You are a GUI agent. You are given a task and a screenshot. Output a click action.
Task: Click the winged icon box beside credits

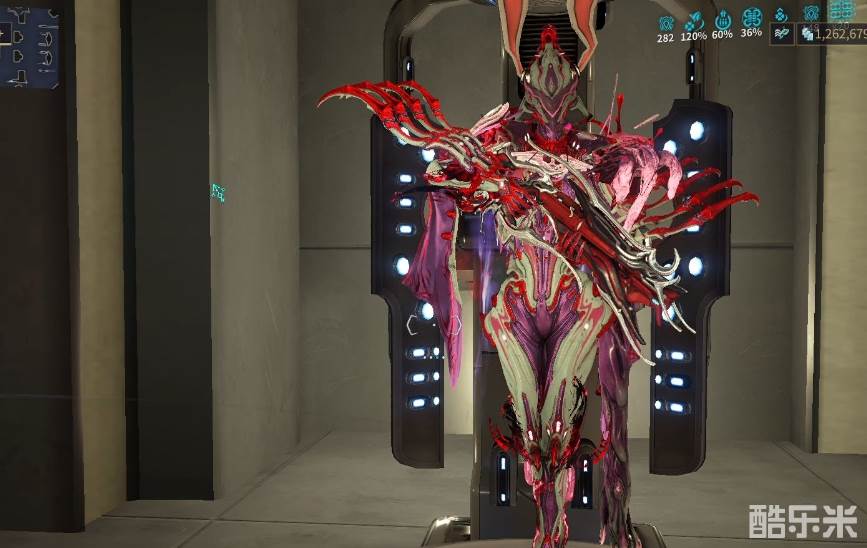point(782,33)
